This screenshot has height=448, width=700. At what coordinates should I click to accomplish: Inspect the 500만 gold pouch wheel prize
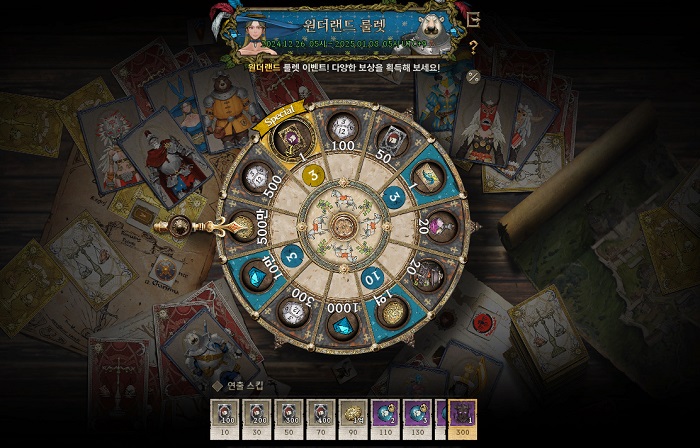(x=243, y=228)
